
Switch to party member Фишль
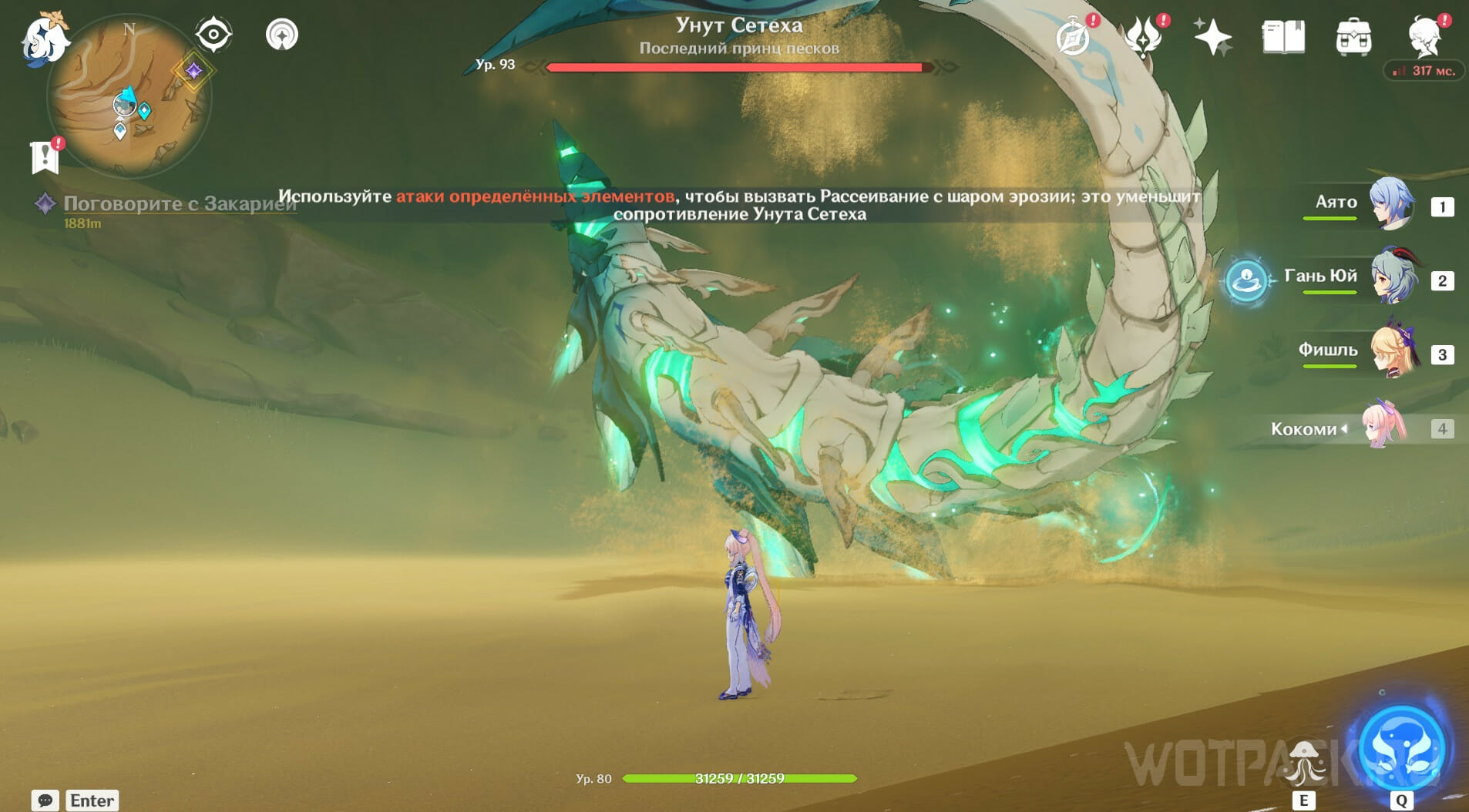click(1393, 353)
